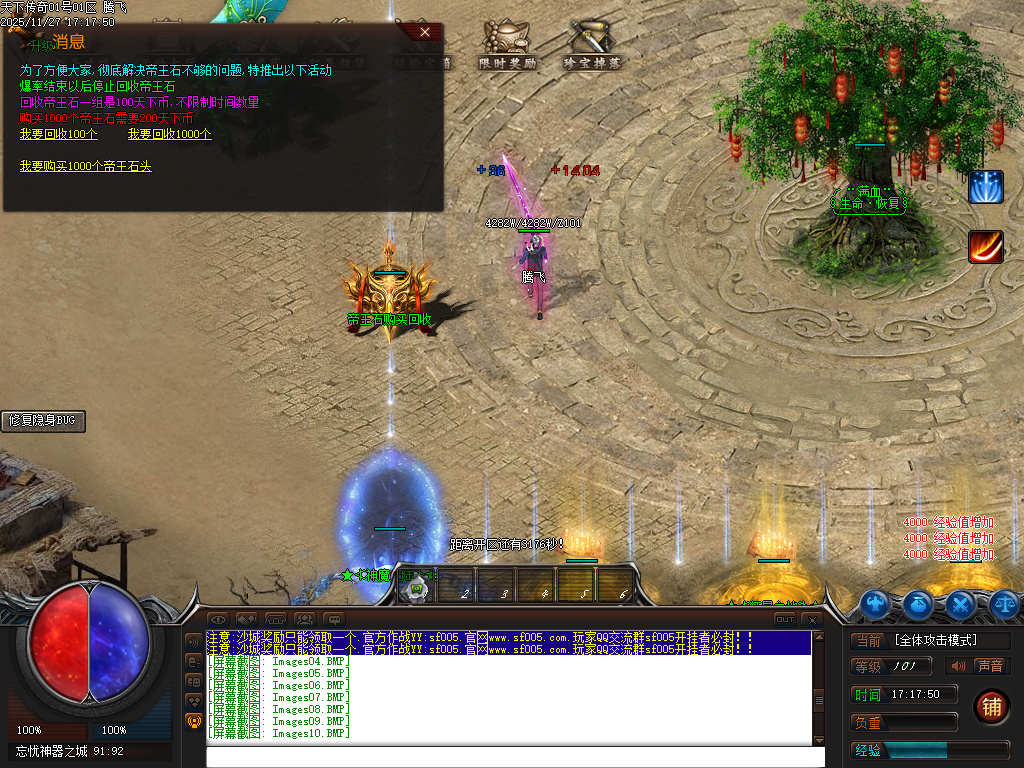This screenshot has width=1024, height=768.
Task: Activate the blue ice spikes skill icon
Action: pos(985,187)
